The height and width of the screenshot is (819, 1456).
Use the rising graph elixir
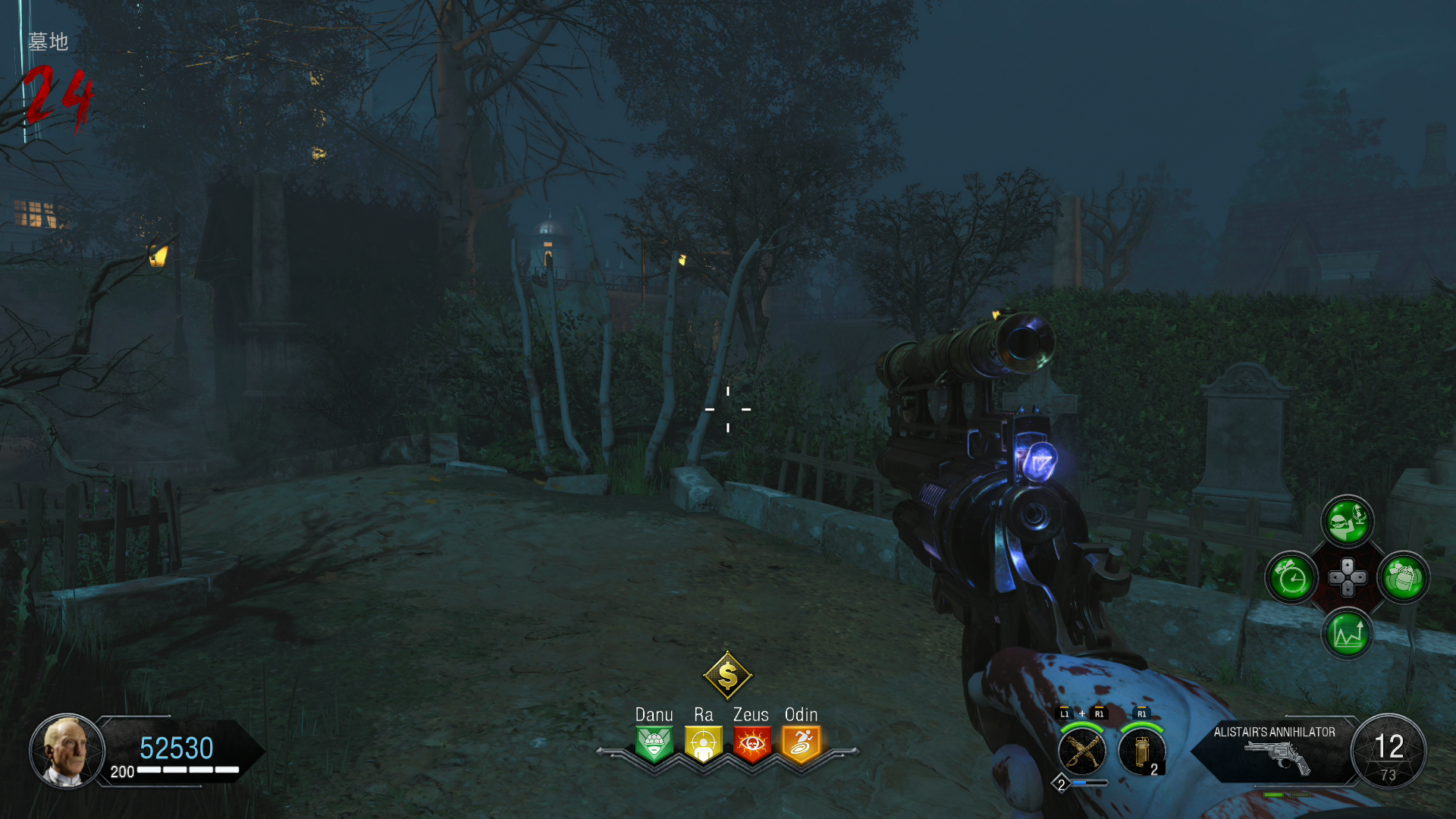click(x=1348, y=634)
